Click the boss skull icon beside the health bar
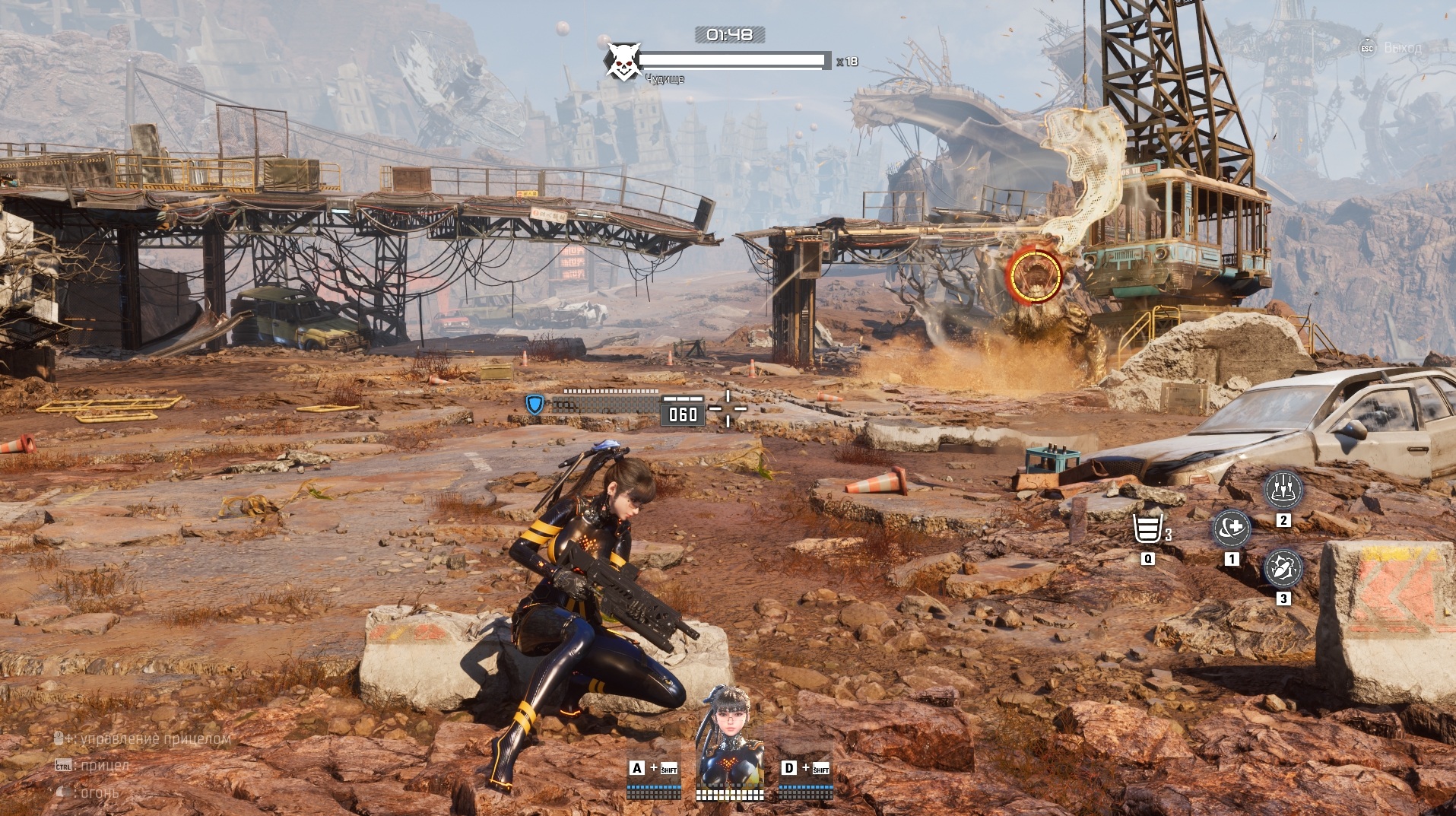The image size is (1456, 816). [x=622, y=62]
